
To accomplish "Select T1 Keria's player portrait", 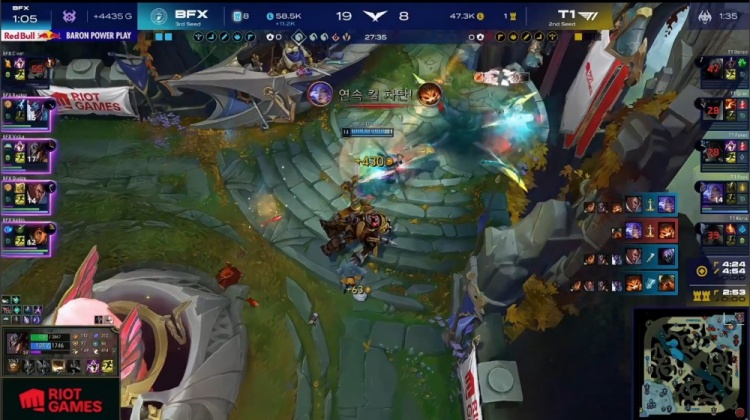I will [715, 235].
